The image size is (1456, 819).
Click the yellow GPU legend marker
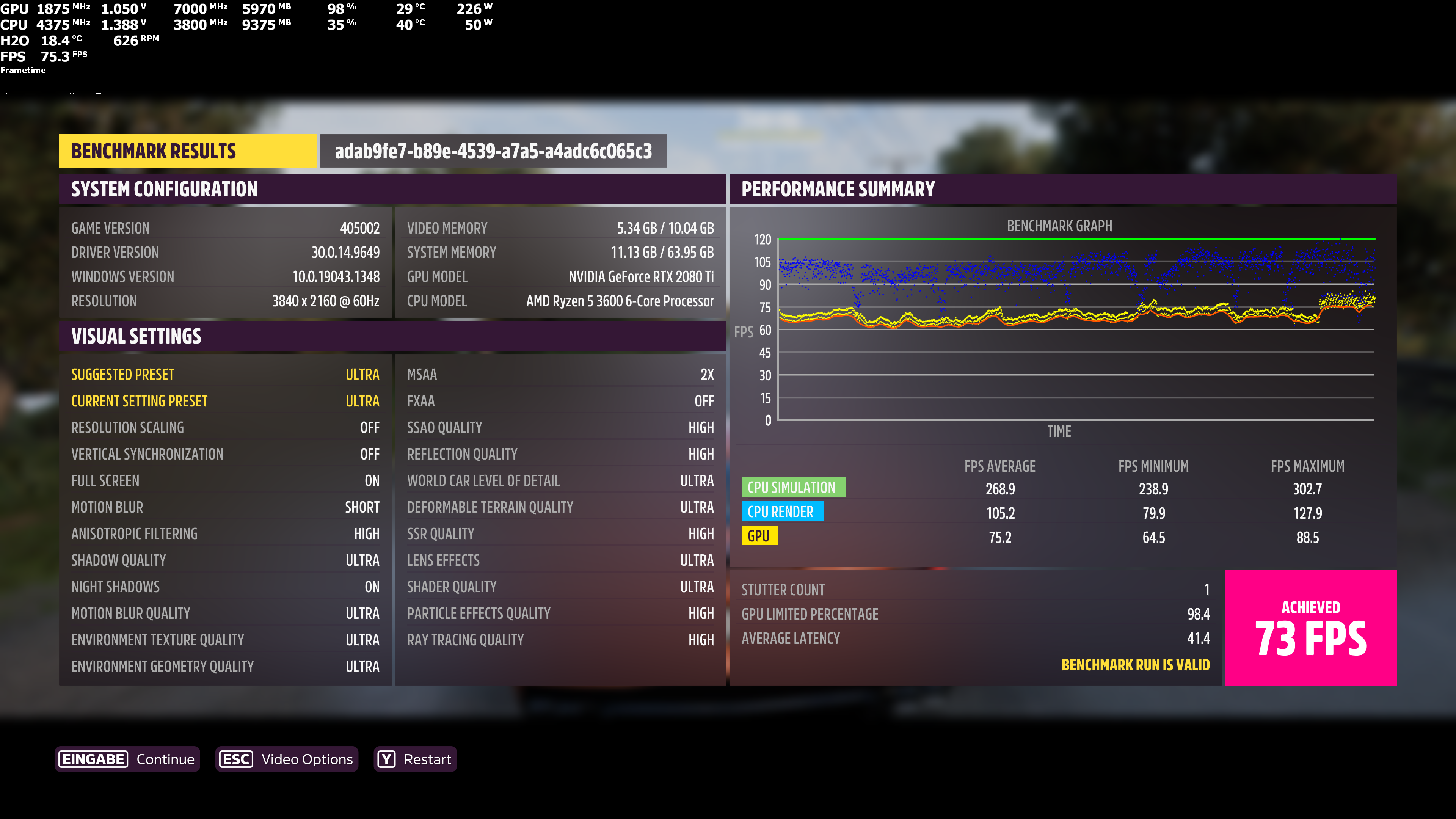click(759, 536)
